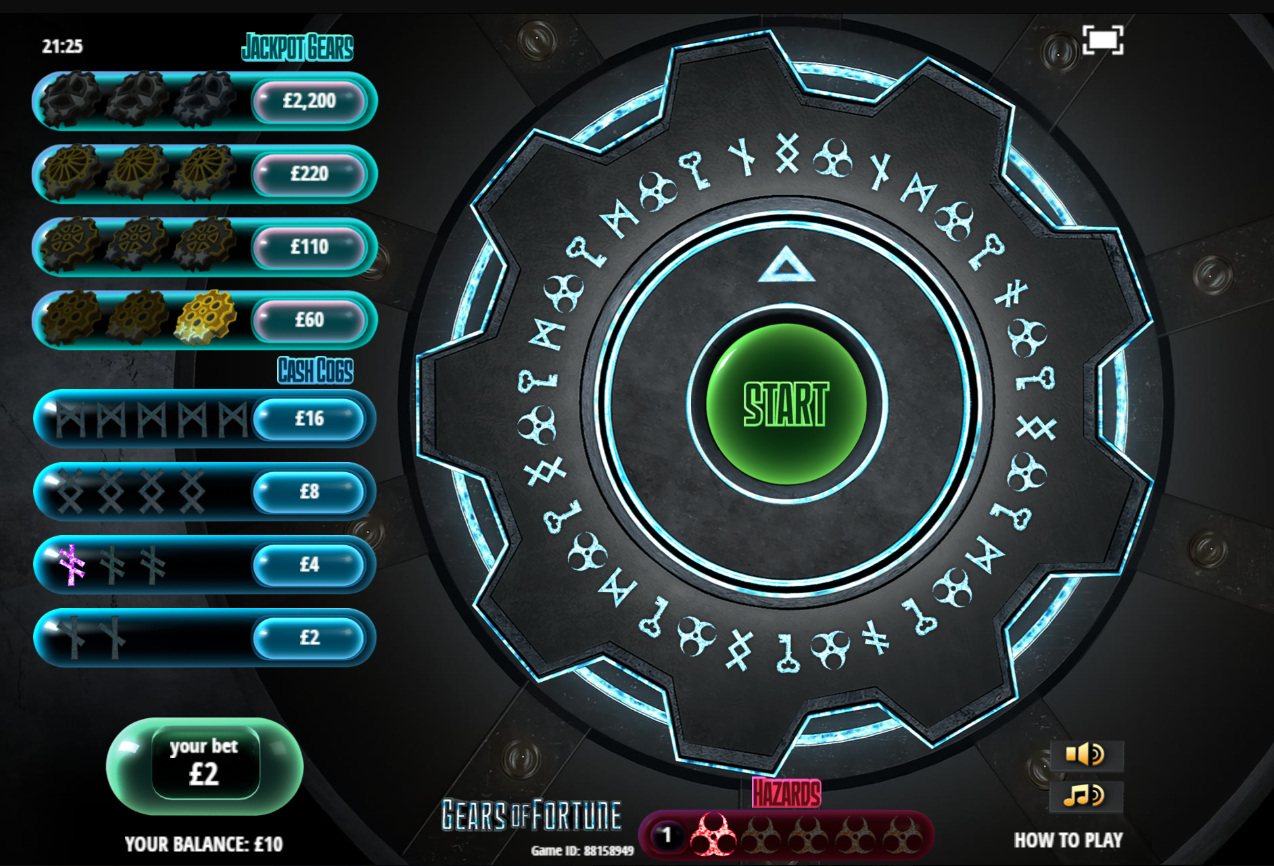Toggle the music note icon
The image size is (1274, 866).
tap(1085, 796)
